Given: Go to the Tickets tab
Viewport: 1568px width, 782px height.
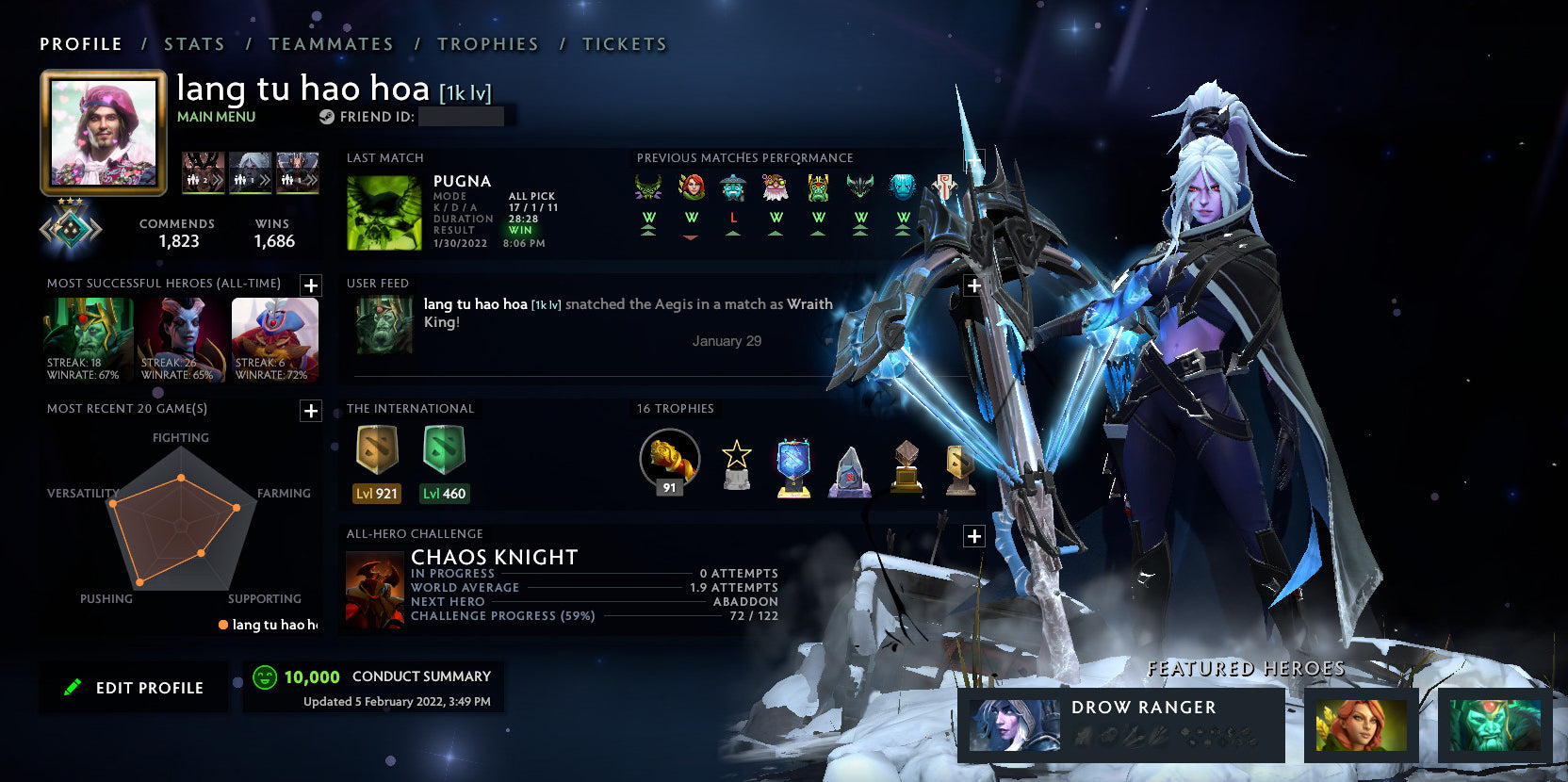Looking at the screenshot, I should (x=624, y=44).
